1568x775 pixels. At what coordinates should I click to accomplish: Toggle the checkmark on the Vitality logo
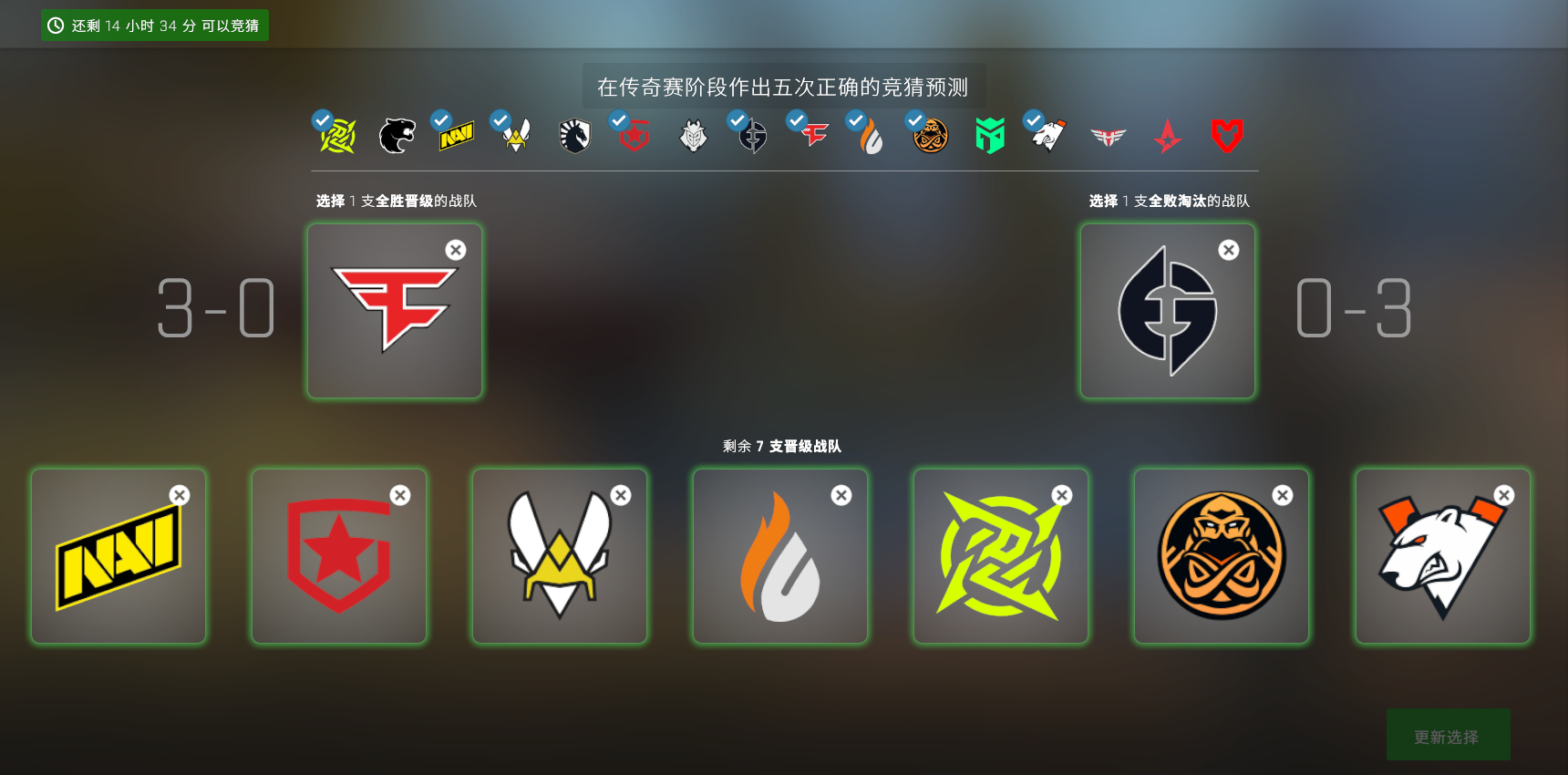(x=499, y=119)
